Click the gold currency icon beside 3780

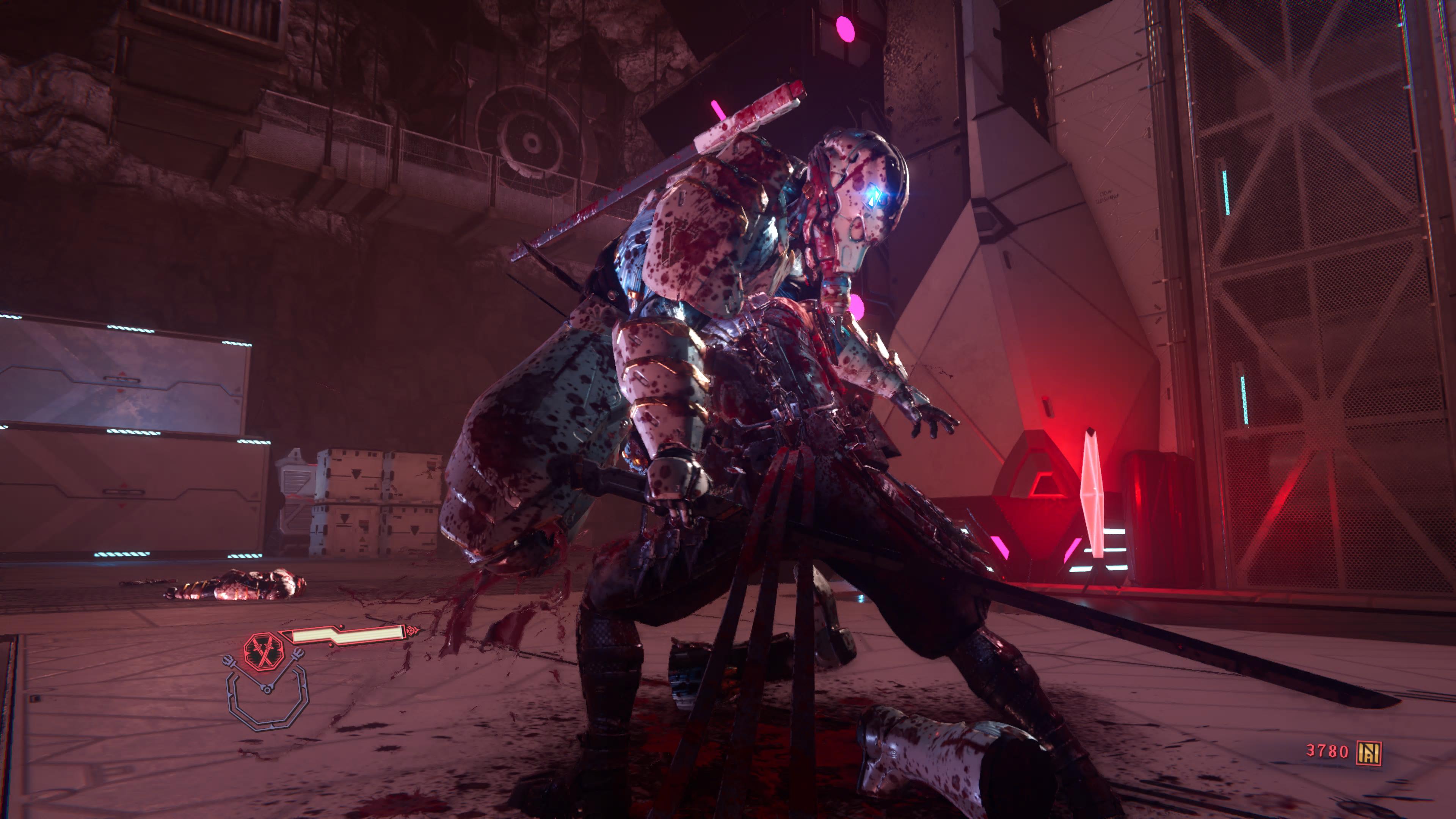click(x=1369, y=753)
